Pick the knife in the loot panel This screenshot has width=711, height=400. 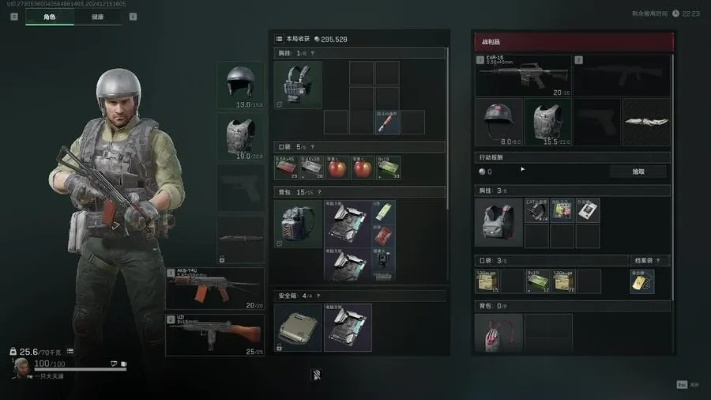[x=645, y=120]
